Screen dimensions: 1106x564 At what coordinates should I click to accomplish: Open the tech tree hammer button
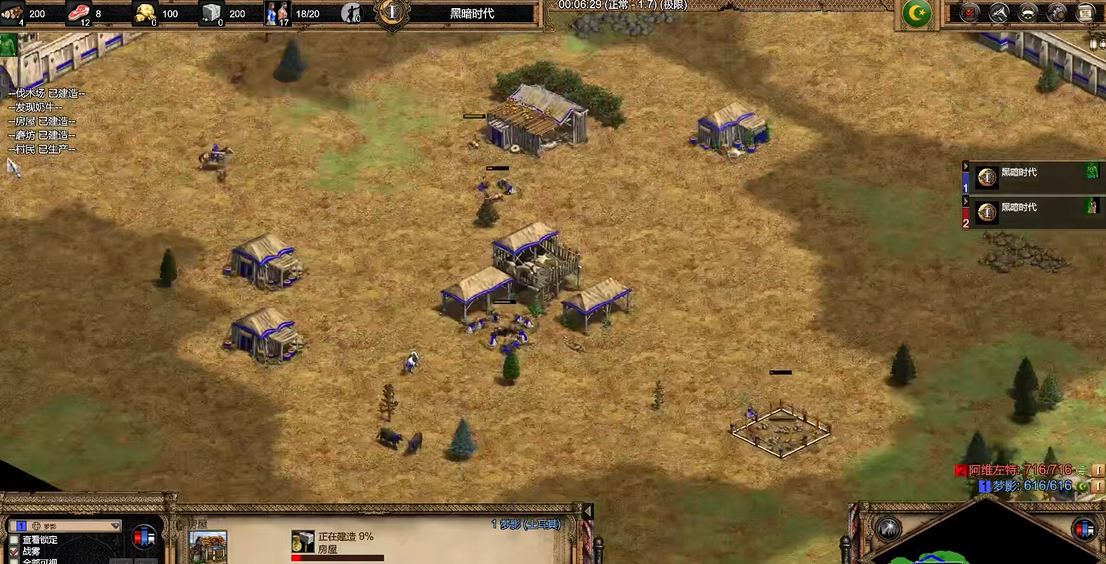tap(998, 13)
